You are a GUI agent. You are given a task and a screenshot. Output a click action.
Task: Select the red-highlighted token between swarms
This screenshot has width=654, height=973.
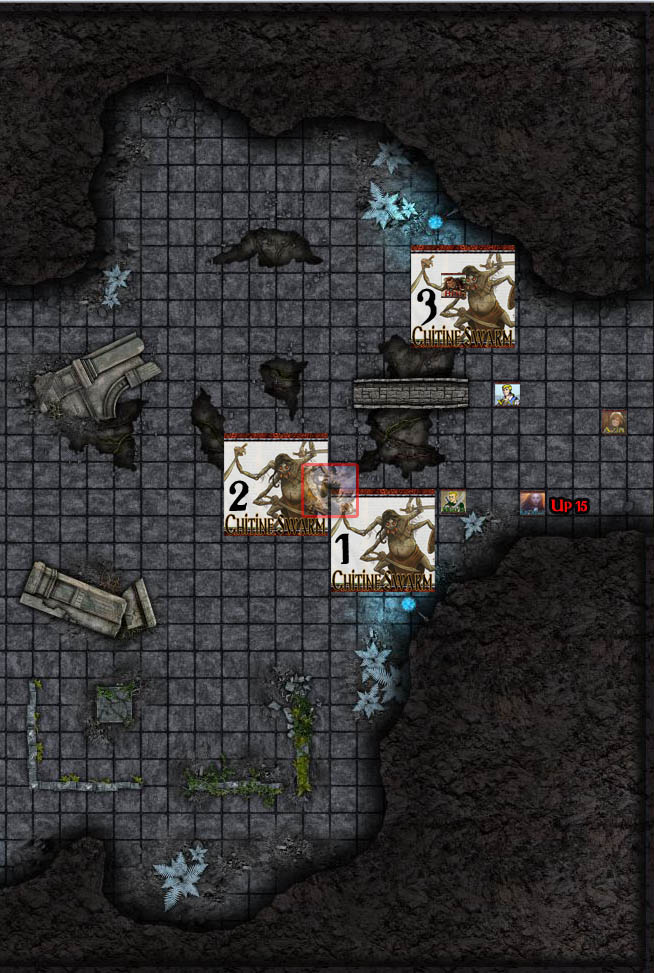(330, 490)
